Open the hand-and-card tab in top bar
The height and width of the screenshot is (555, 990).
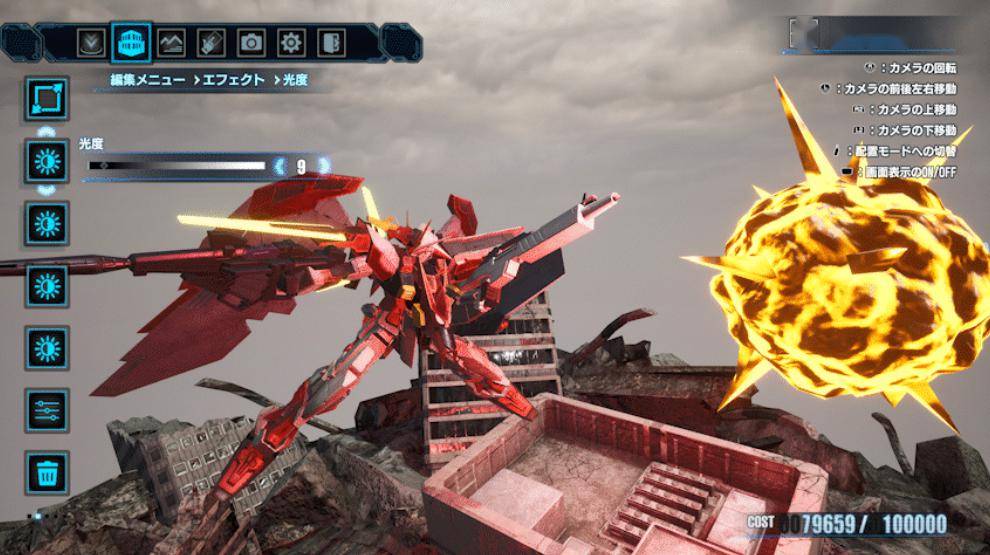click(212, 43)
